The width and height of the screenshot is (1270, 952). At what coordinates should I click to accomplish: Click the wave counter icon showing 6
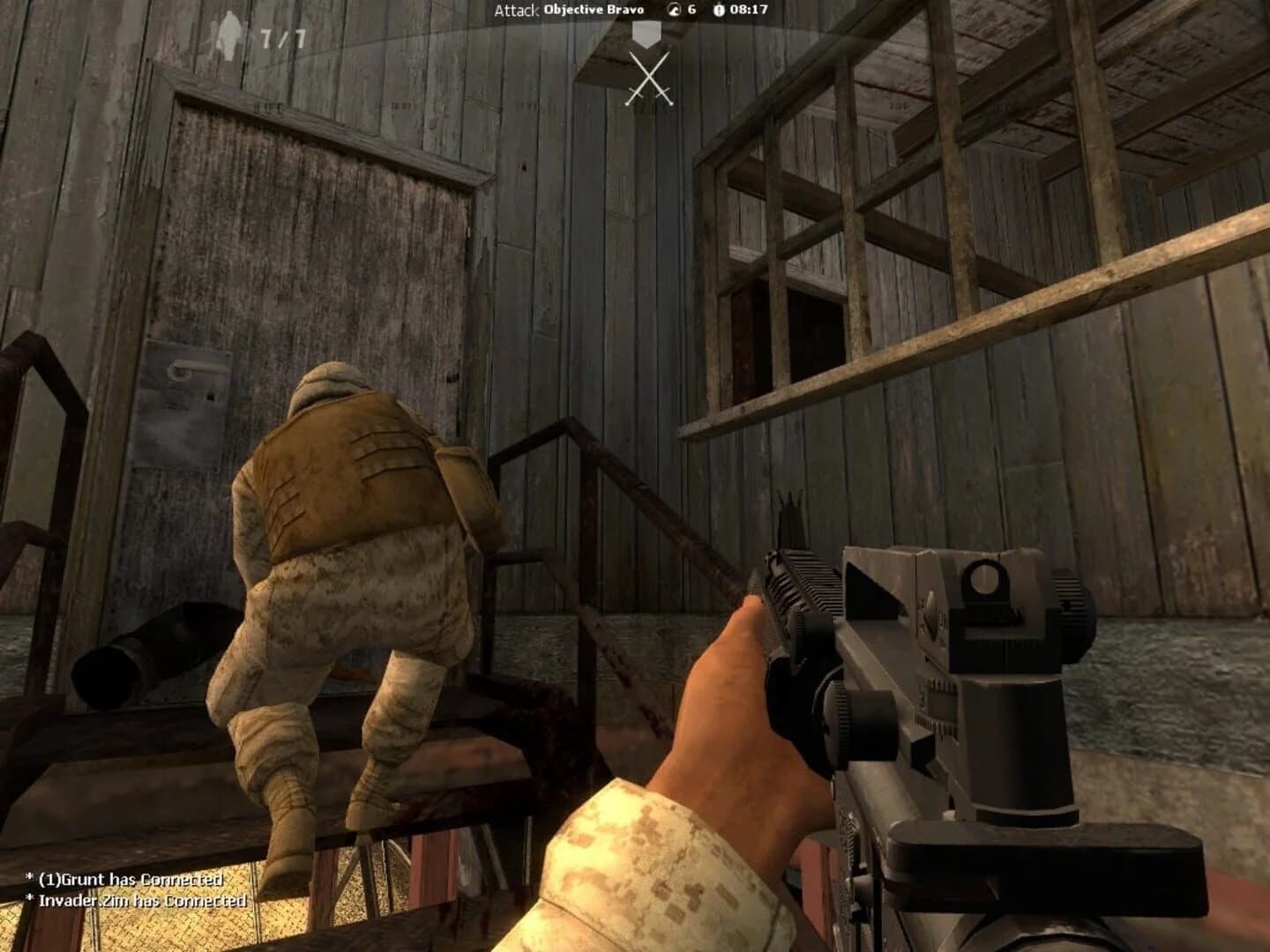(x=673, y=11)
